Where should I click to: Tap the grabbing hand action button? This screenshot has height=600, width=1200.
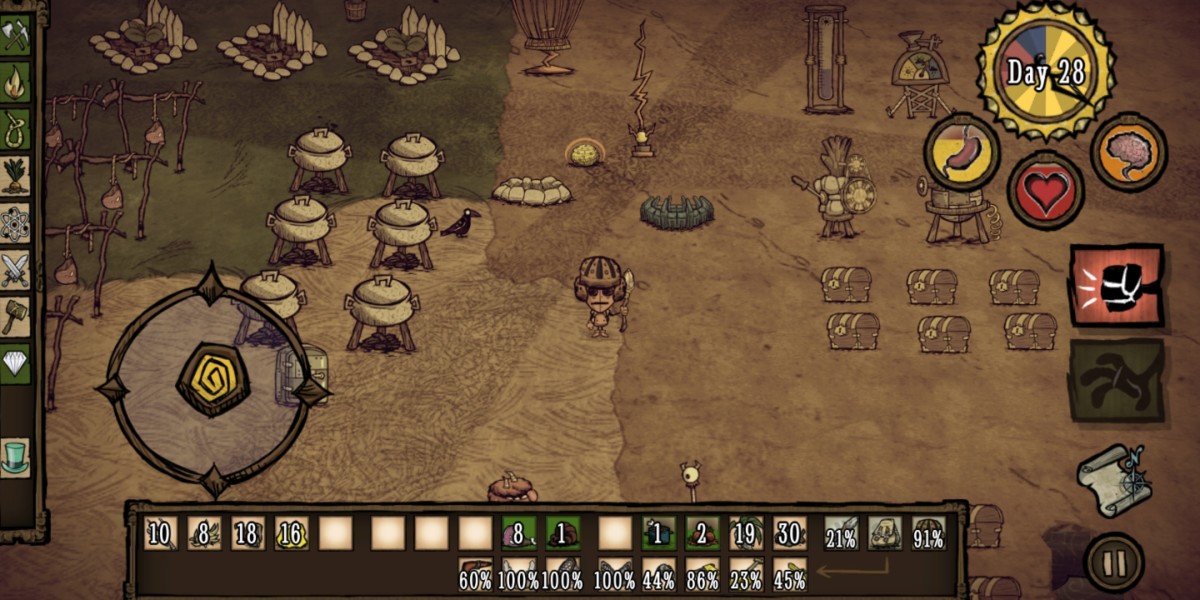tap(1116, 380)
